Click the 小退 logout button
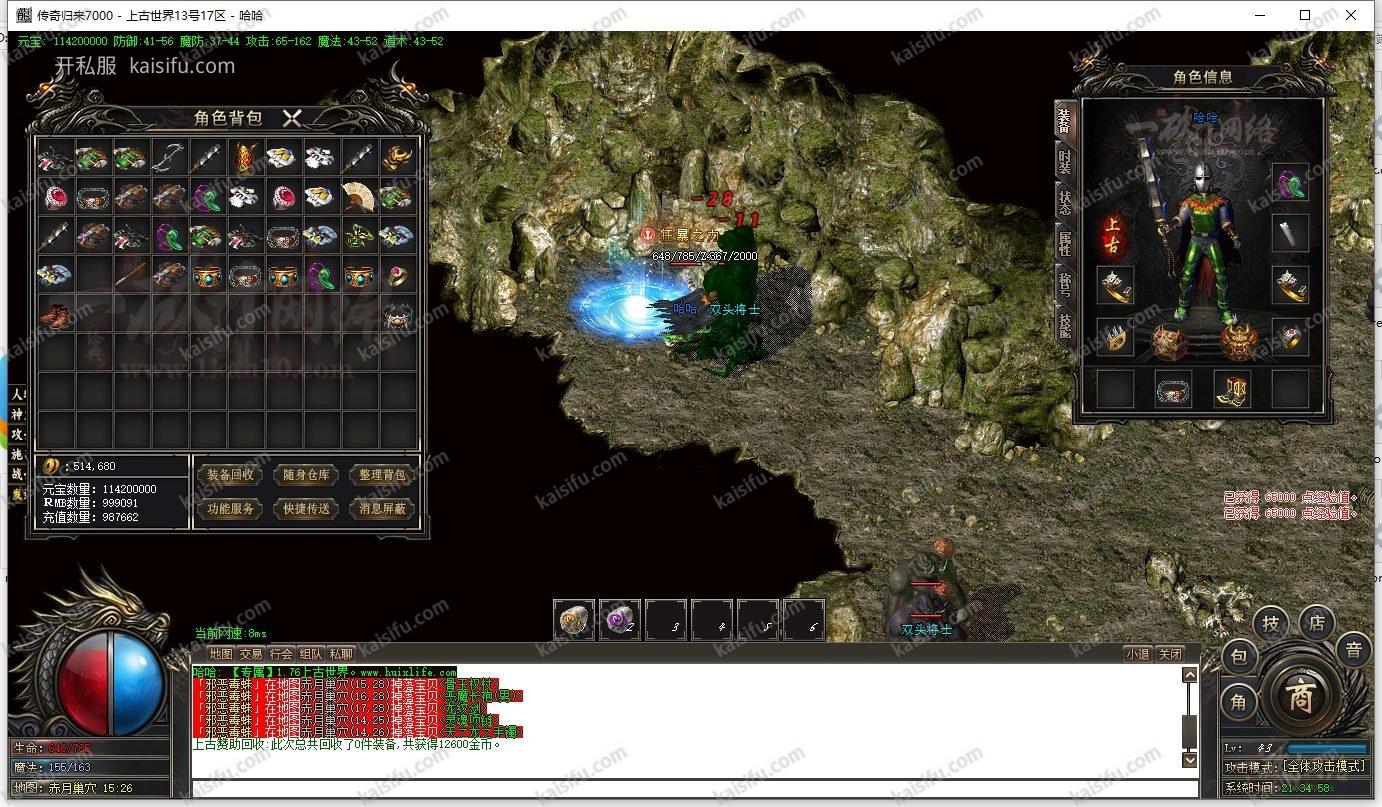 (x=1137, y=654)
